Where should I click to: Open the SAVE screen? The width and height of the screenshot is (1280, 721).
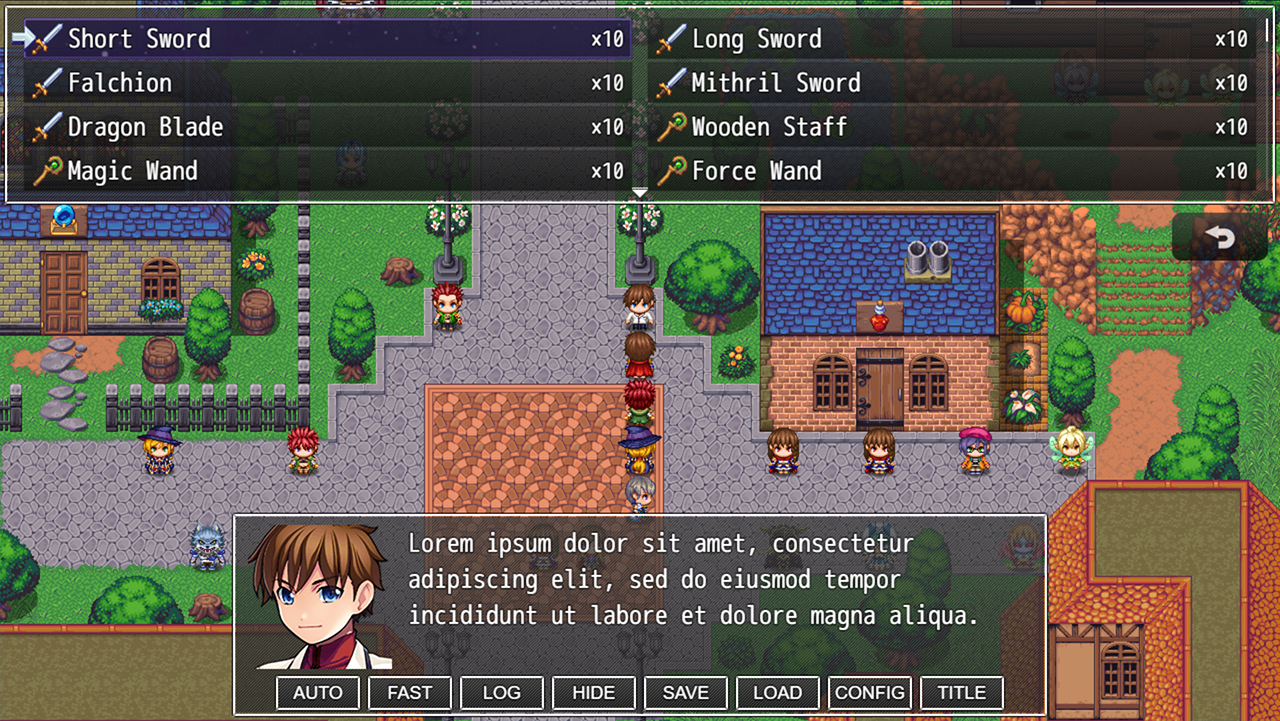686,692
